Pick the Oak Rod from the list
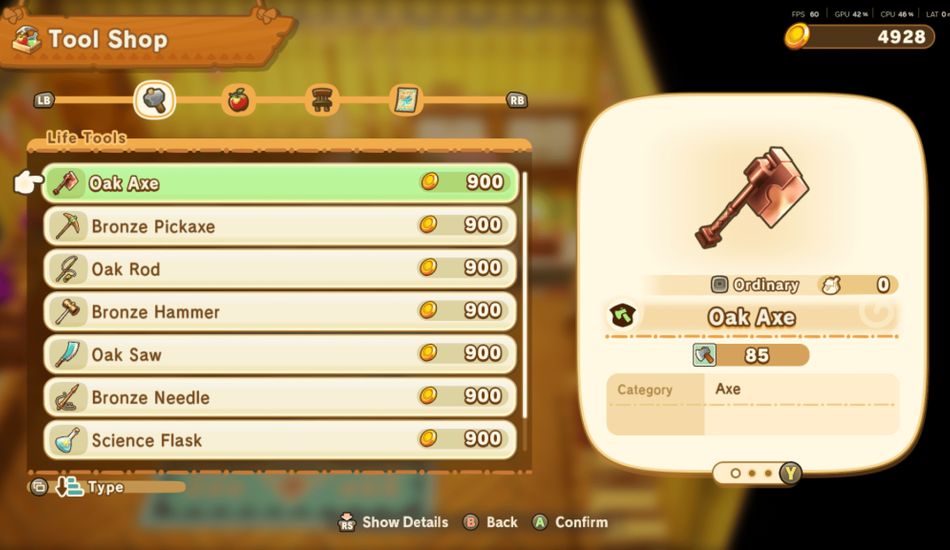The image size is (950, 550). tap(280, 268)
